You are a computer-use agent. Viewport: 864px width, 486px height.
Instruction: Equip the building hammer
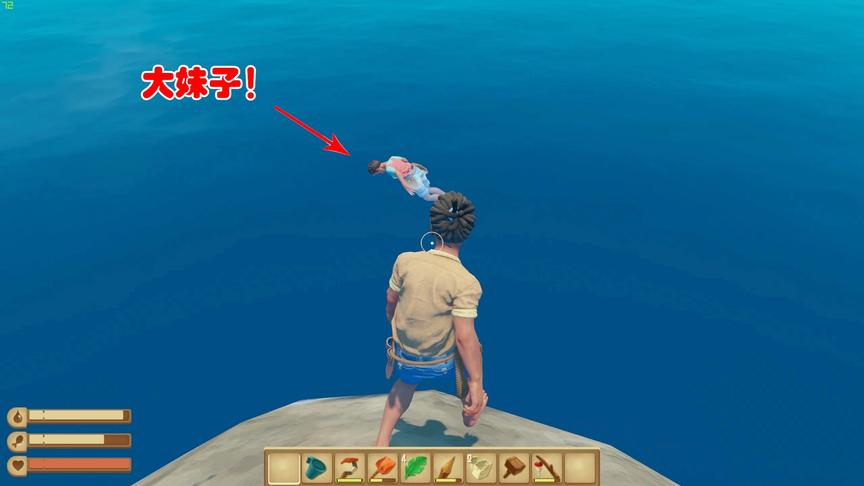514,467
